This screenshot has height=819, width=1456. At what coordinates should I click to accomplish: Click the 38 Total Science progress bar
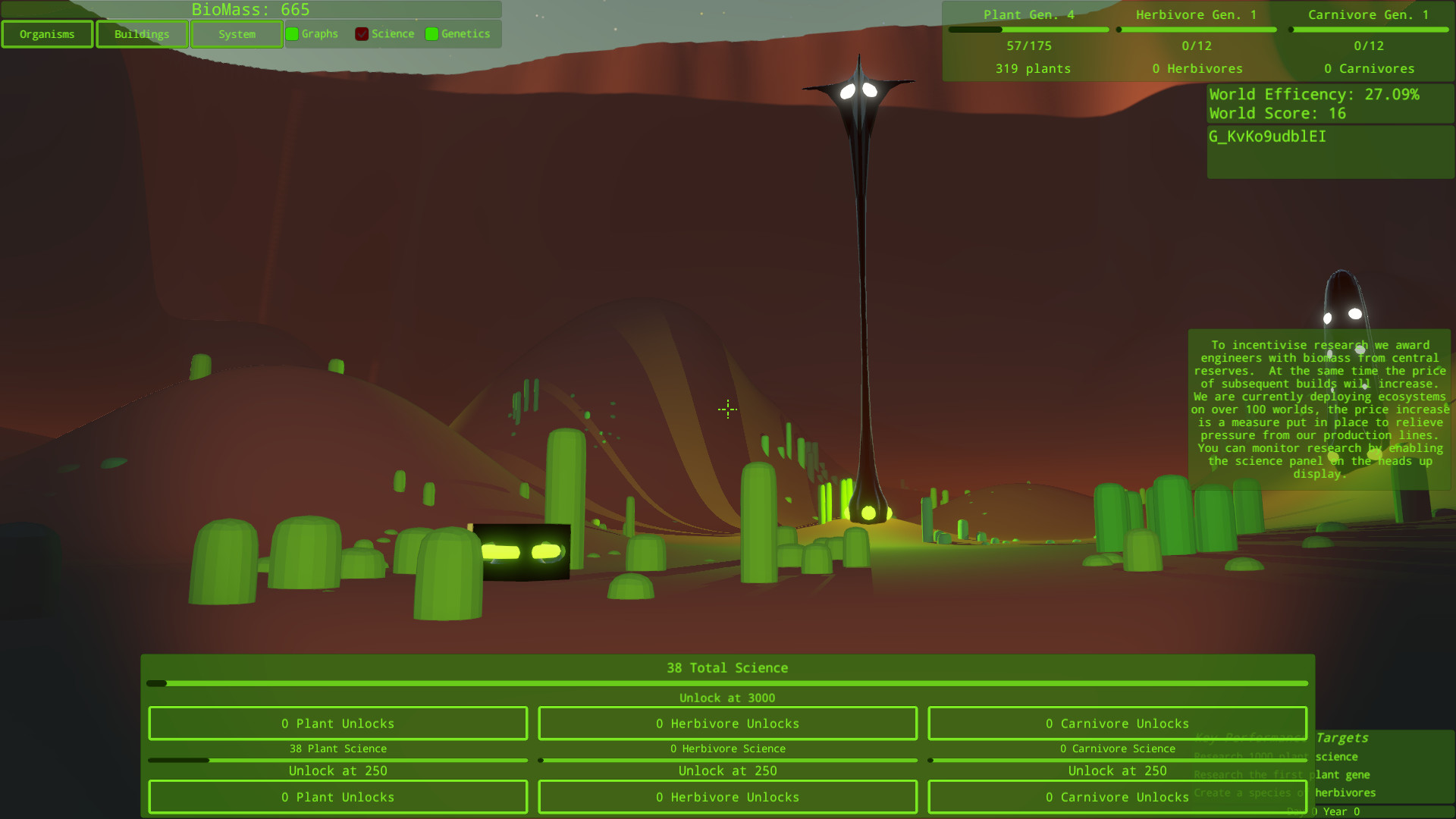tap(728, 682)
